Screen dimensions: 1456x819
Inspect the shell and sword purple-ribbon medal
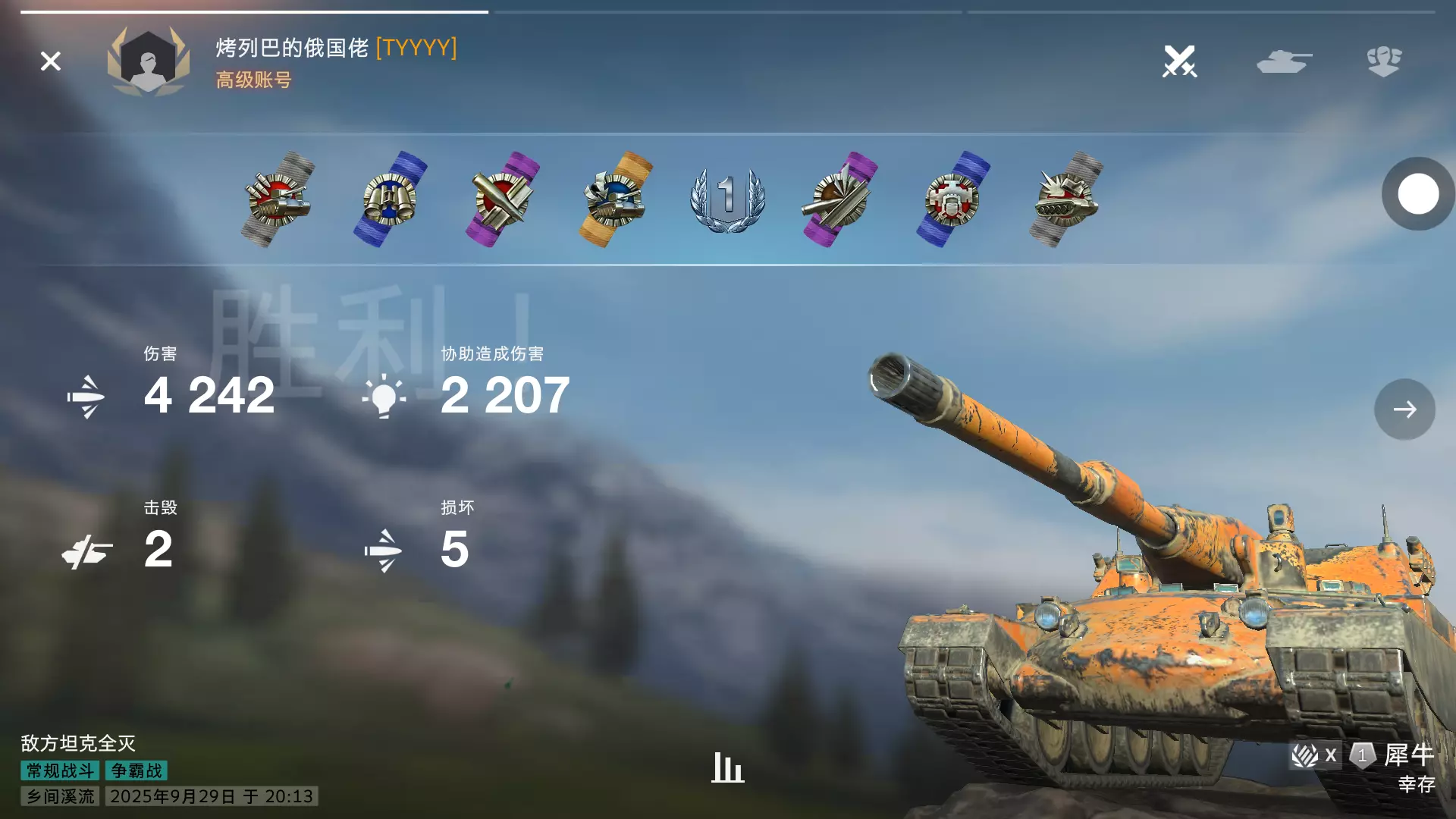pyautogui.click(x=502, y=199)
